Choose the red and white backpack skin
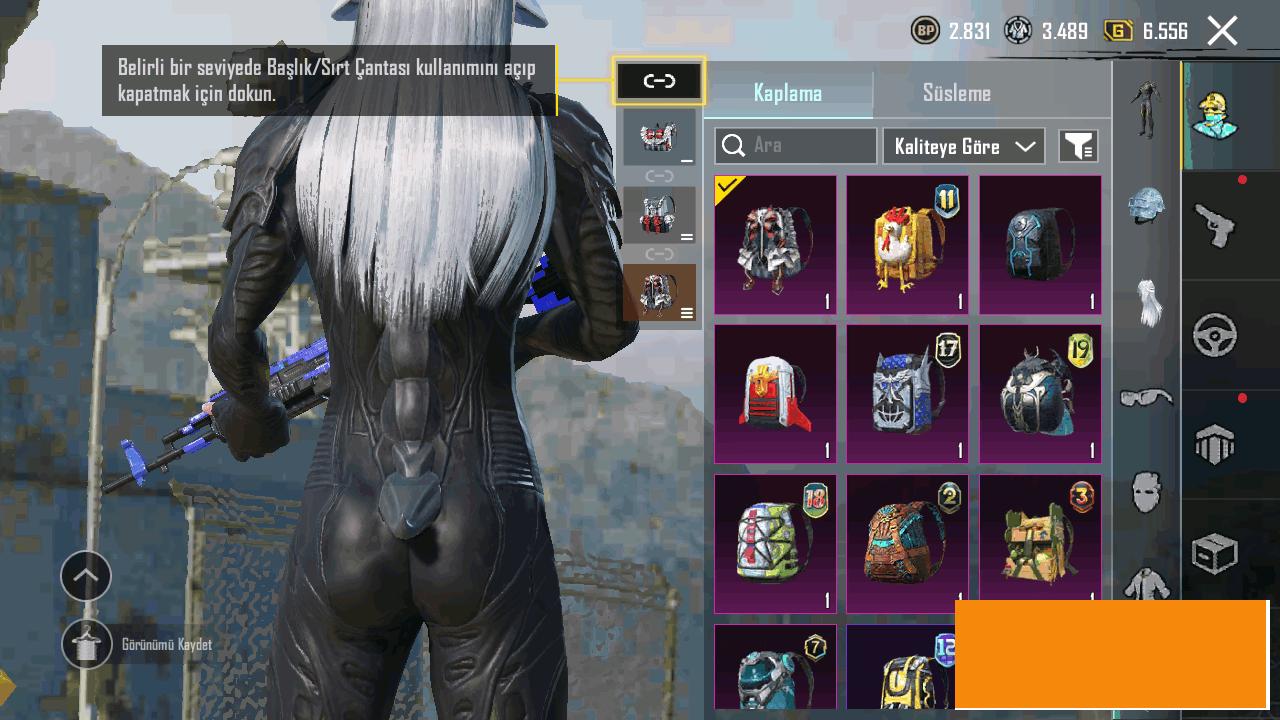 point(775,394)
